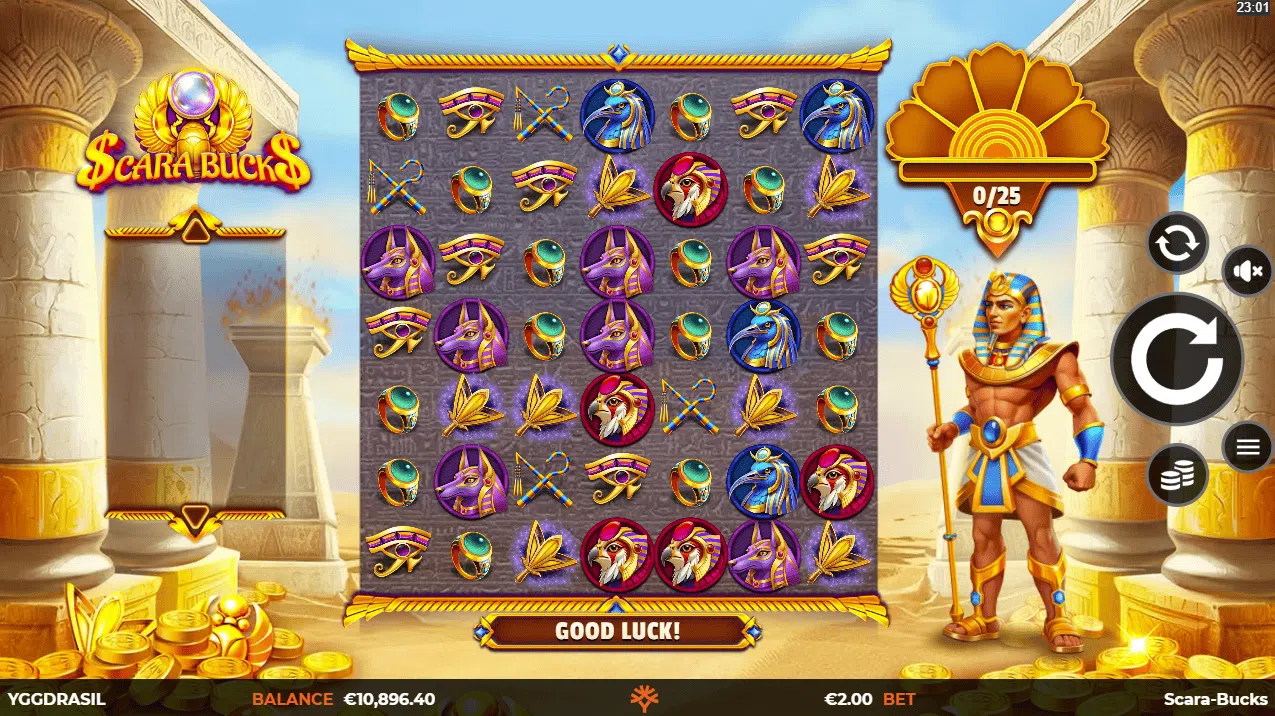1275x716 pixels.
Task: Toggle the muted sound speaker button
Action: coord(1247,270)
